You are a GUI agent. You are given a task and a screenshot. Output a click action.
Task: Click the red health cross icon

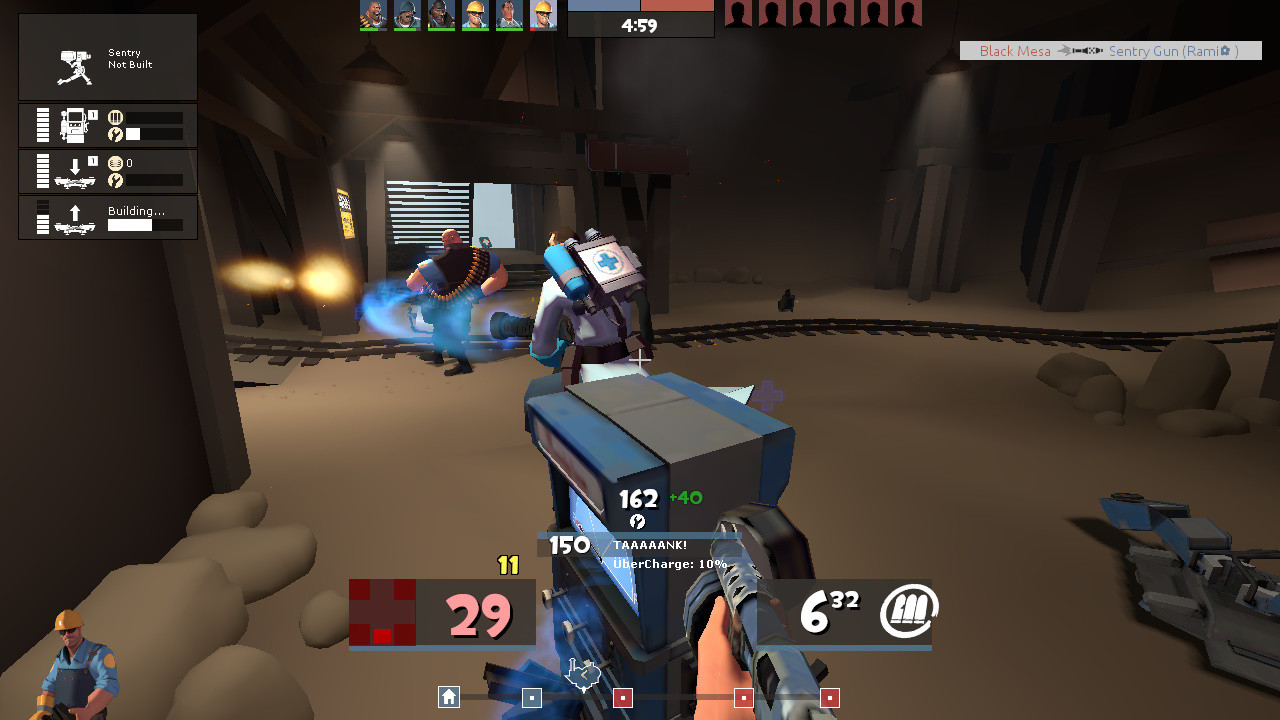[382, 611]
